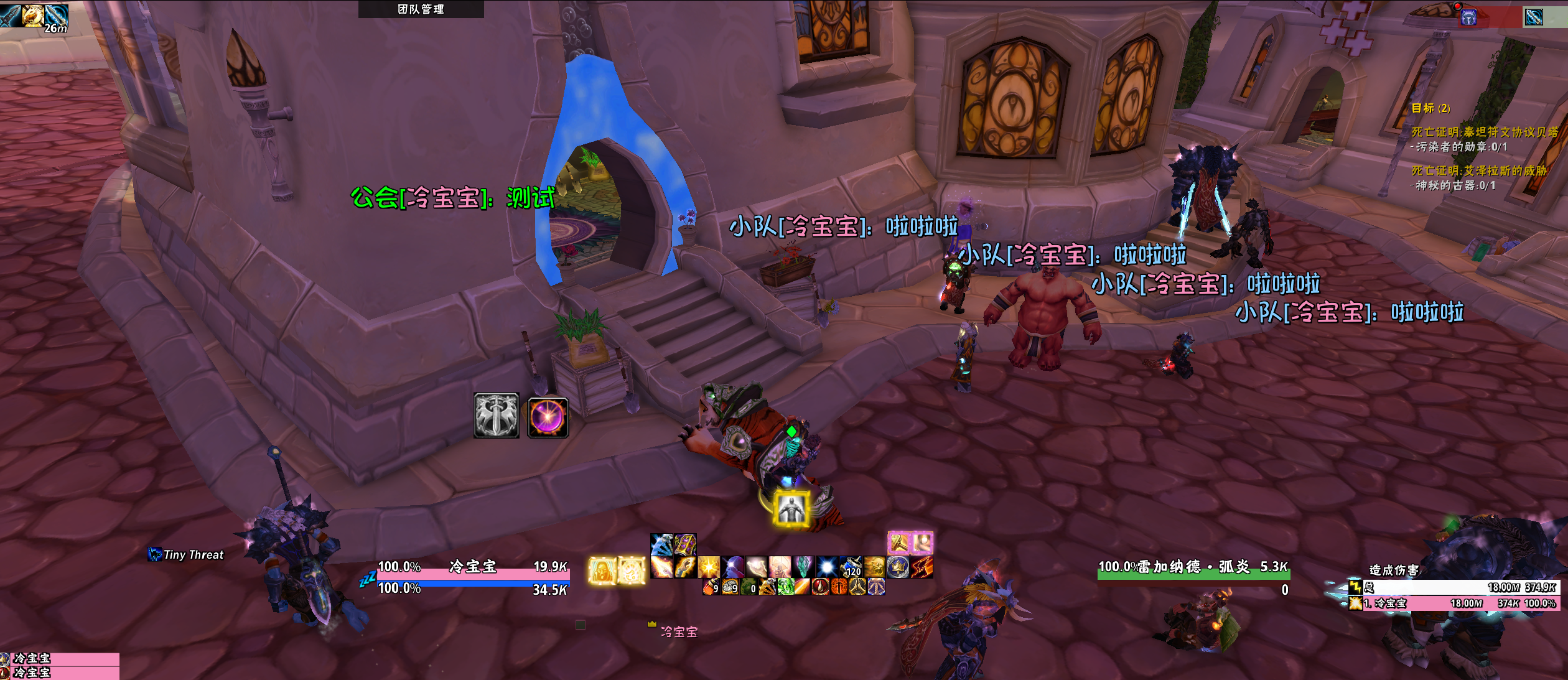Use the red potion with 9 charges
Image resolution: width=1568 pixels, height=680 pixels.
pos(711,587)
